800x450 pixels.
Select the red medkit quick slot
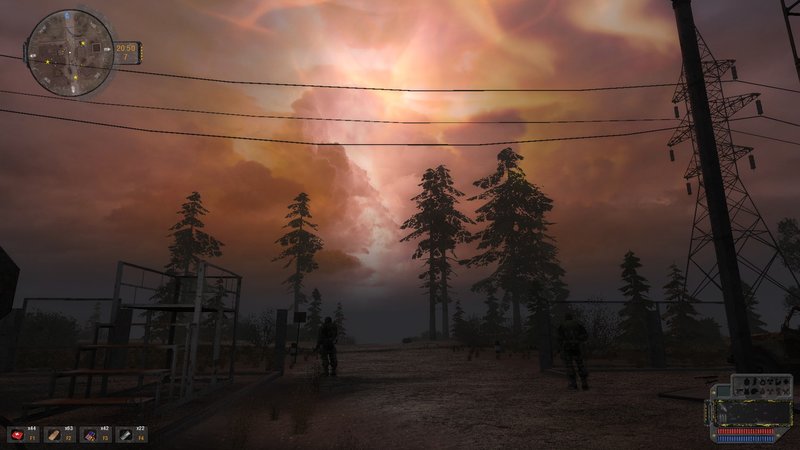click(x=17, y=435)
